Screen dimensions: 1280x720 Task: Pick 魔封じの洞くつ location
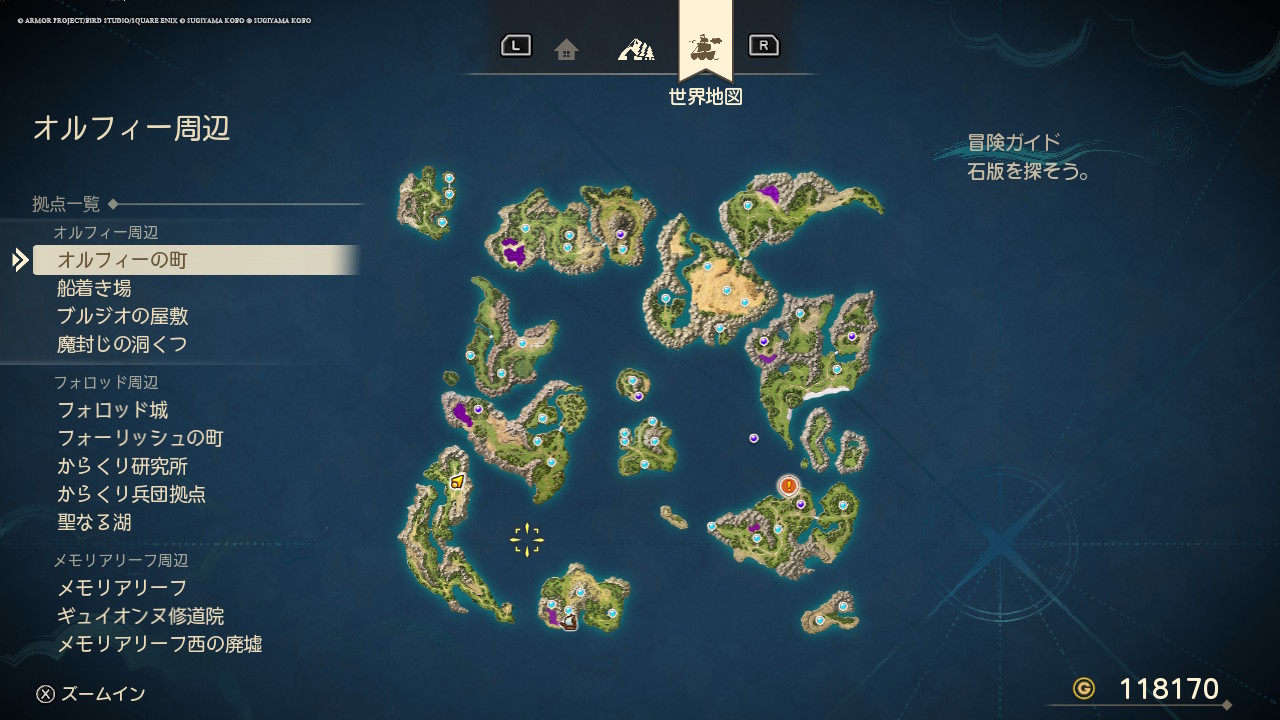pos(122,344)
